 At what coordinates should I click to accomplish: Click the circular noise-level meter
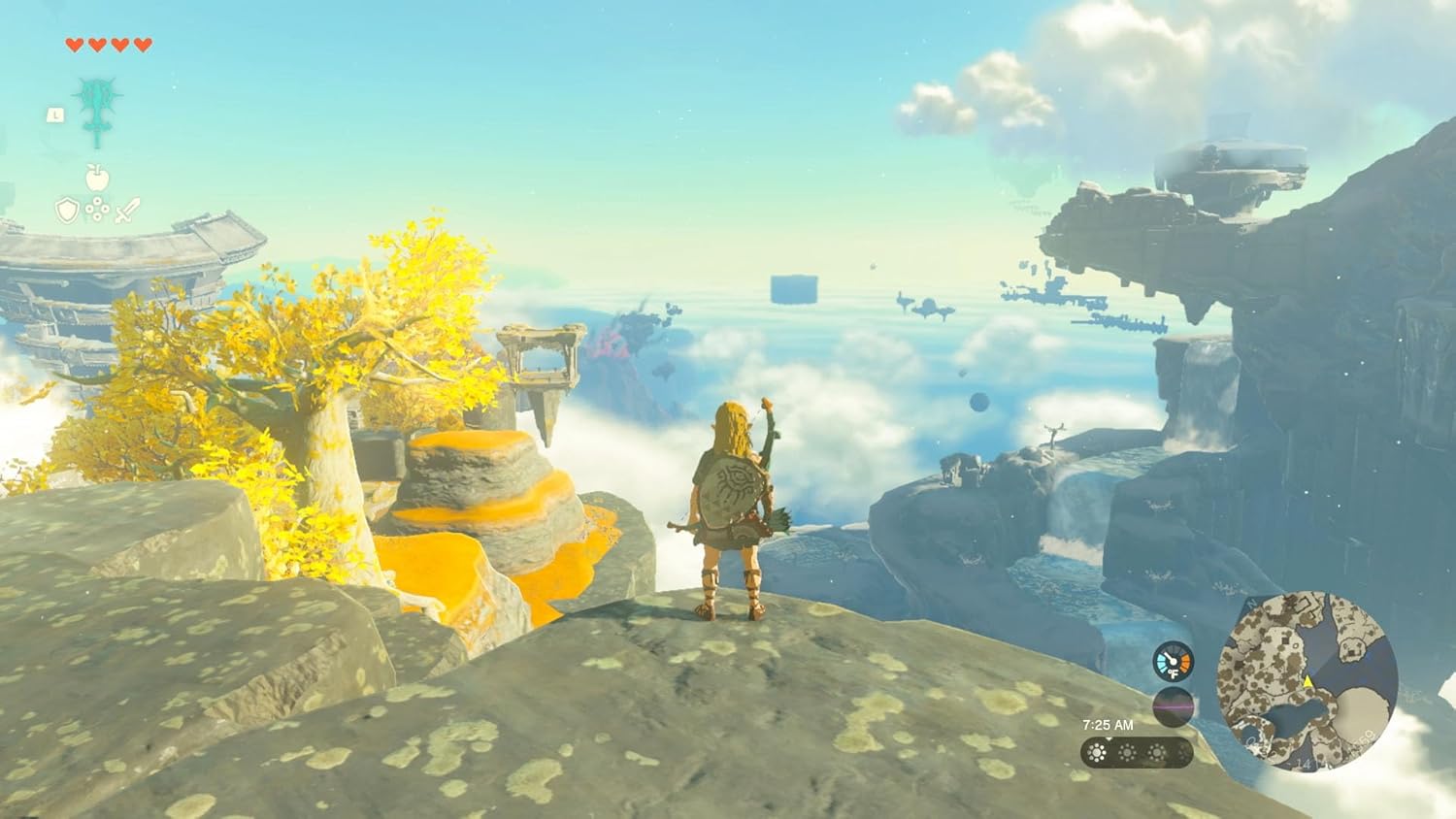(x=1174, y=707)
